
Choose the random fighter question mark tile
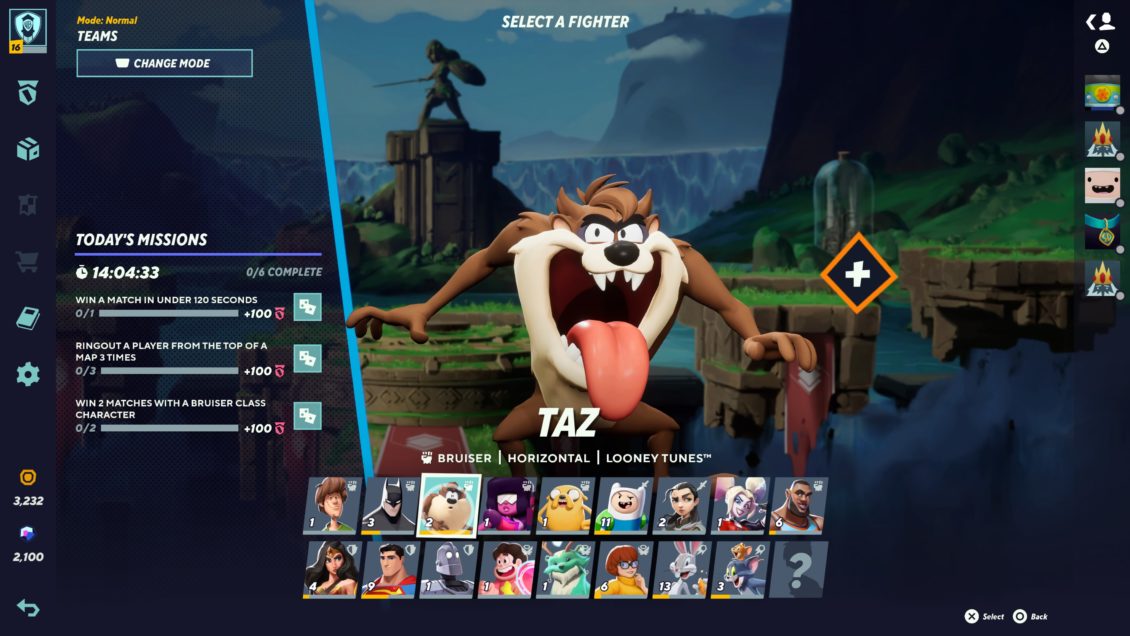pos(799,569)
